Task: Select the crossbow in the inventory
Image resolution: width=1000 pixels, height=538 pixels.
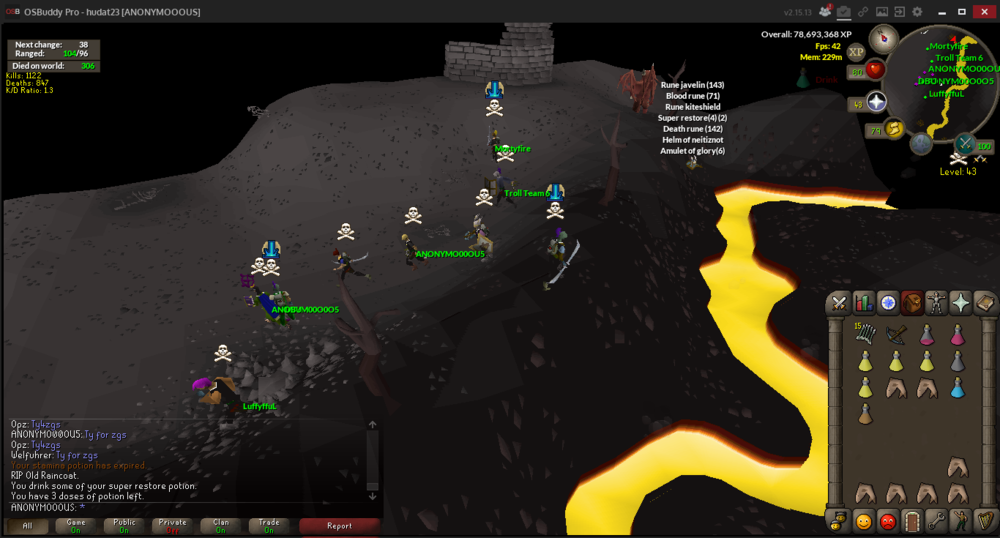Action: click(896, 335)
